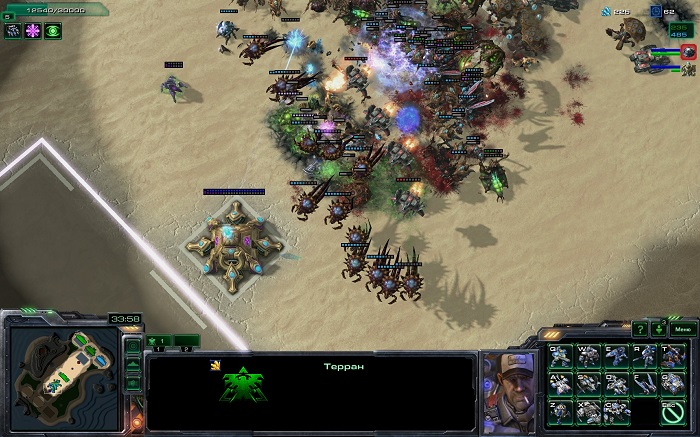Pick the command card icon labeled F

[645, 384]
